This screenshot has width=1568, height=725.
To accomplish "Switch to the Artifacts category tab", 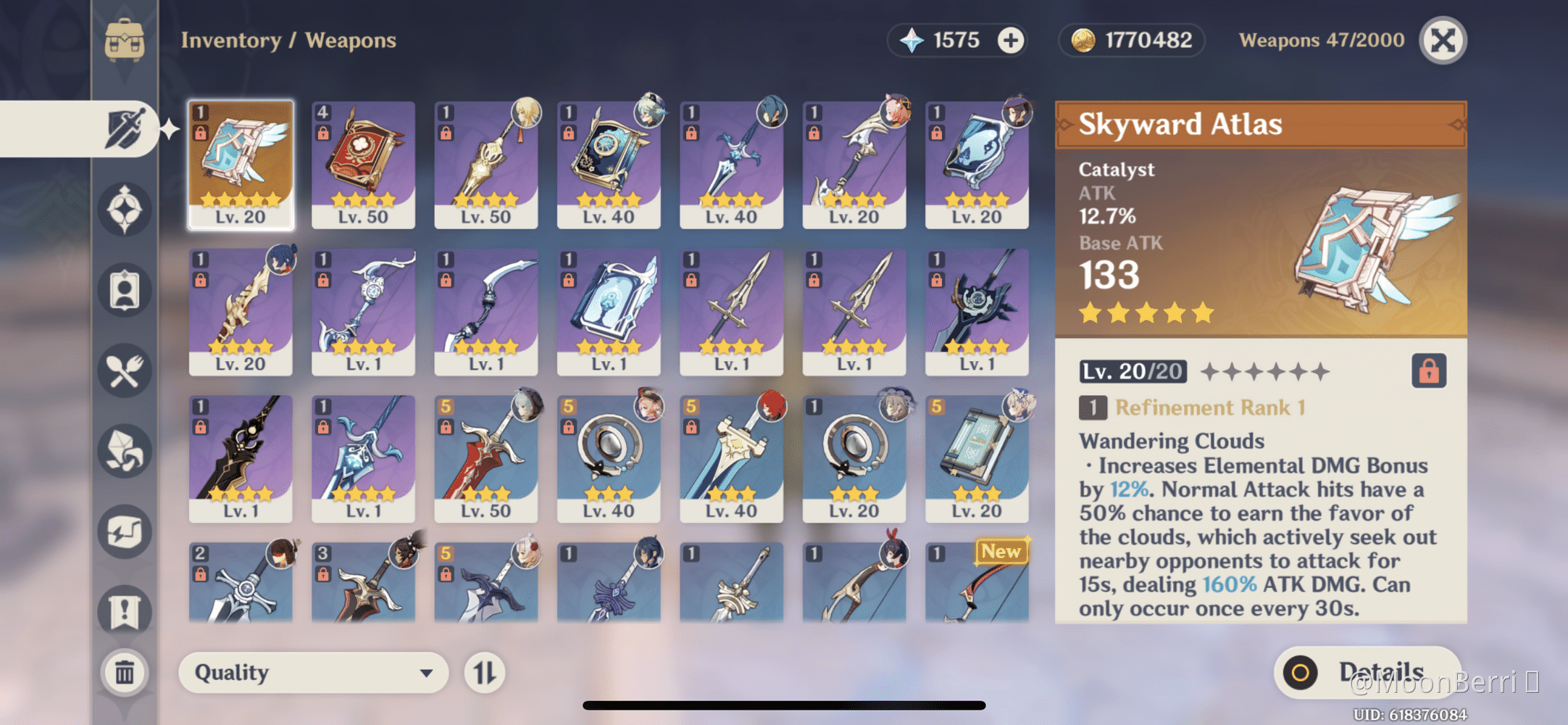I will pyautogui.click(x=123, y=210).
